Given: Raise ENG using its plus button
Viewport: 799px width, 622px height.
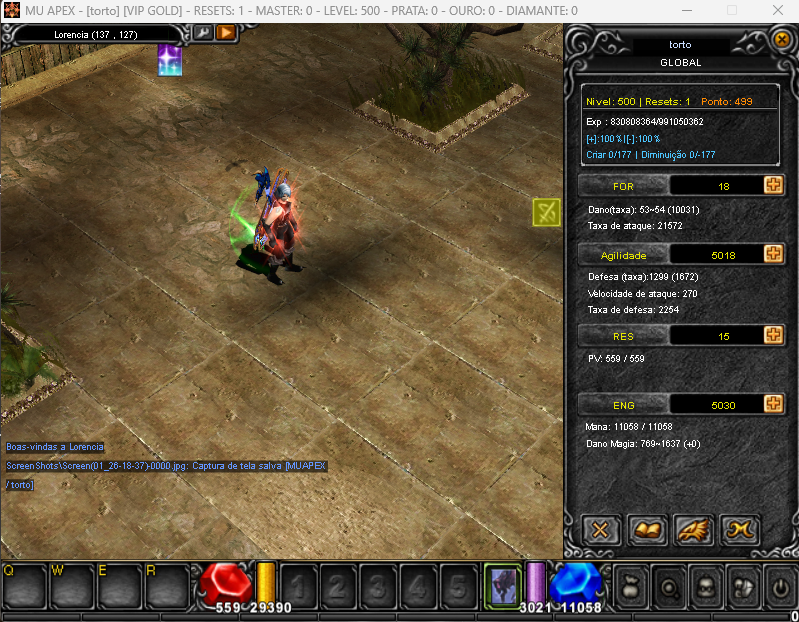Looking at the screenshot, I should click(772, 403).
